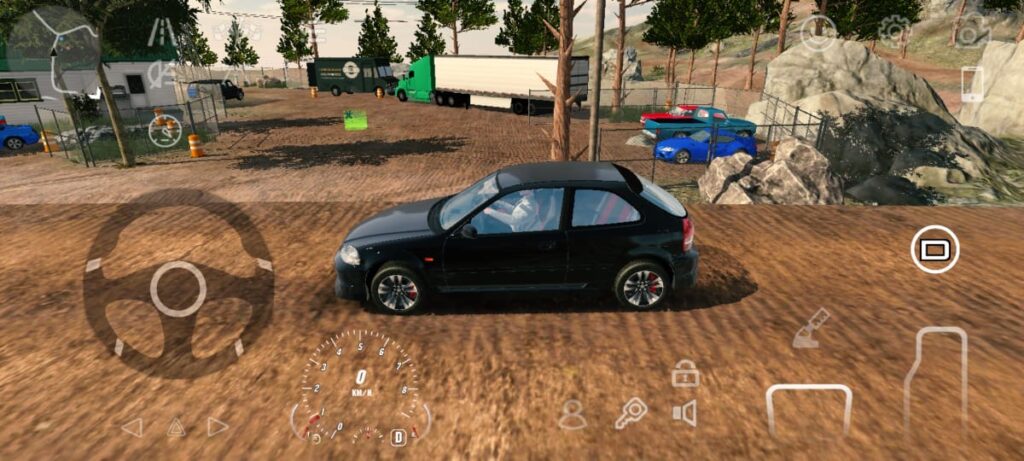Toggle the hazard lights triangle
The width and height of the screenshot is (1024, 461).
[x=176, y=427]
